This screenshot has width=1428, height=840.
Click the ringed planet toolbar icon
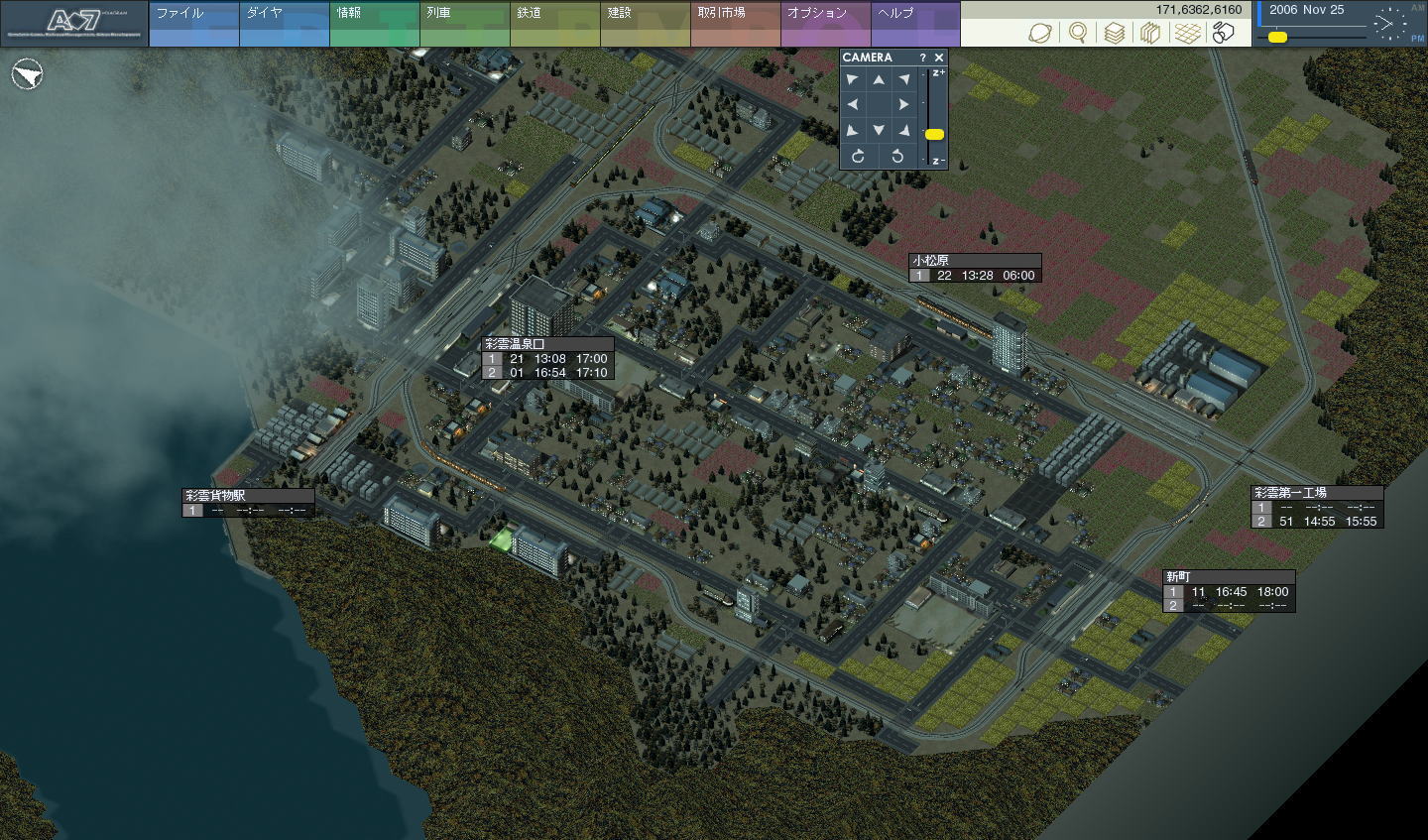click(1041, 33)
